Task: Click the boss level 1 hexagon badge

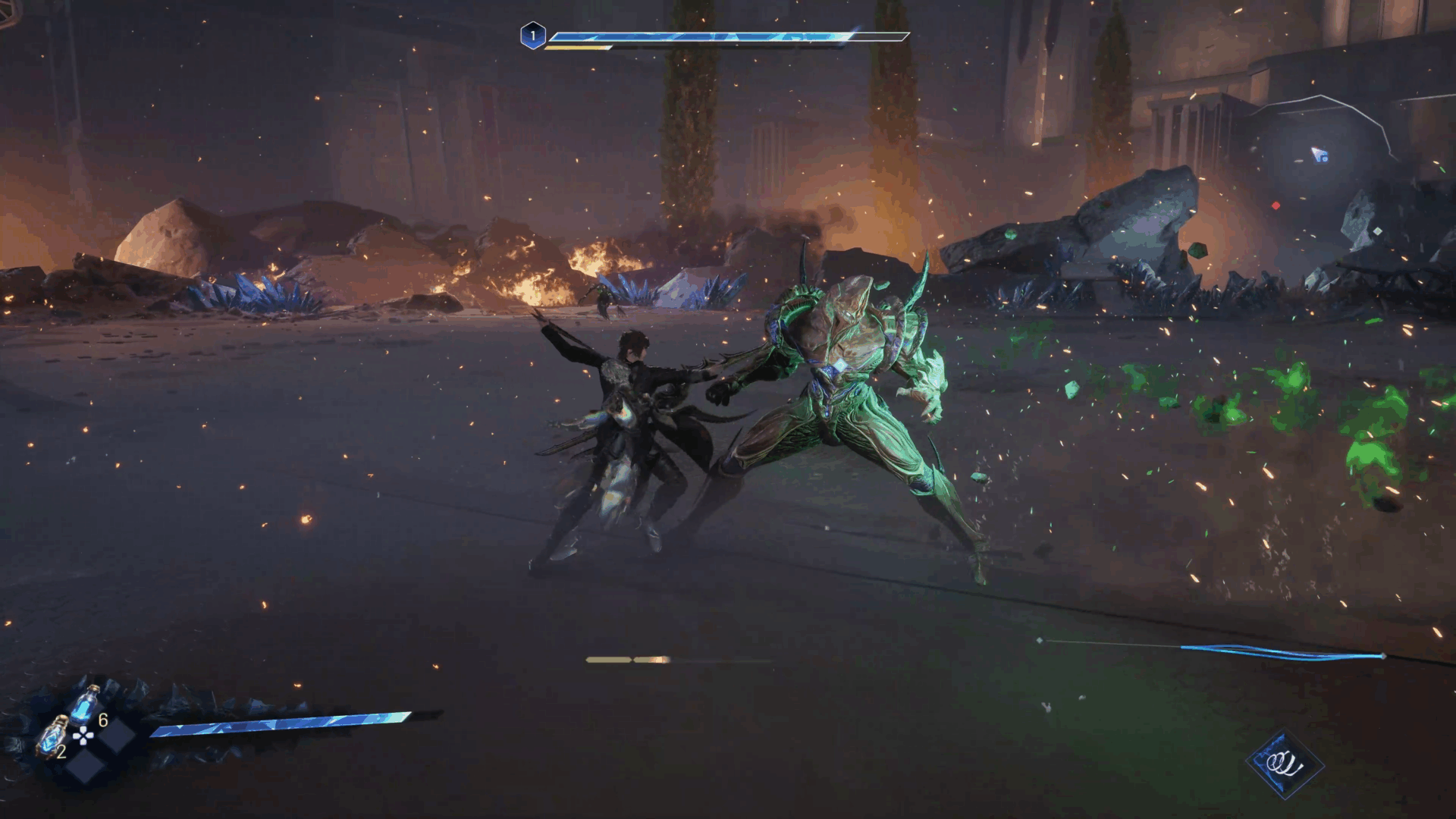Action: tap(532, 35)
